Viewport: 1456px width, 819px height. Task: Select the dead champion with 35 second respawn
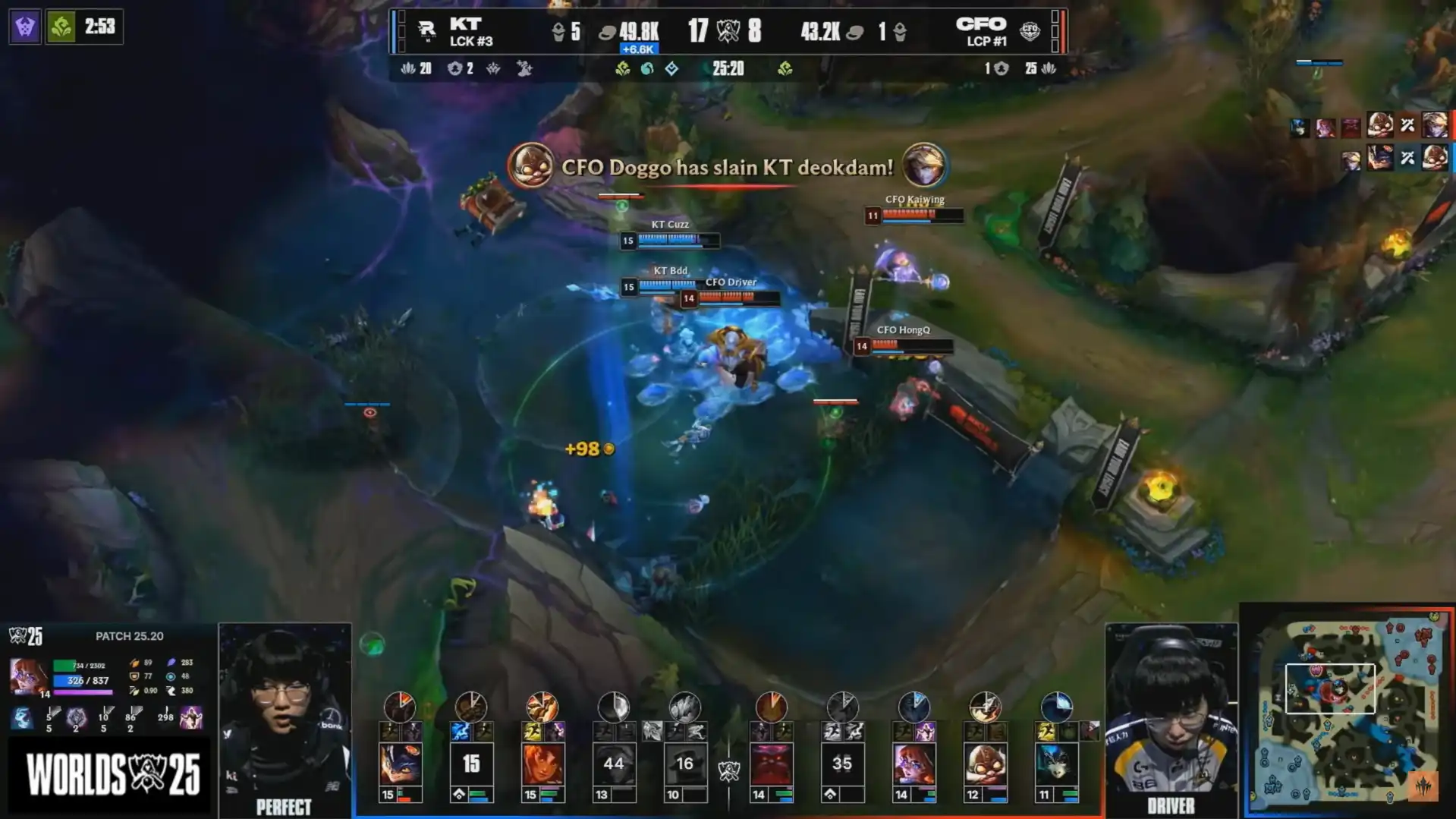click(x=842, y=764)
